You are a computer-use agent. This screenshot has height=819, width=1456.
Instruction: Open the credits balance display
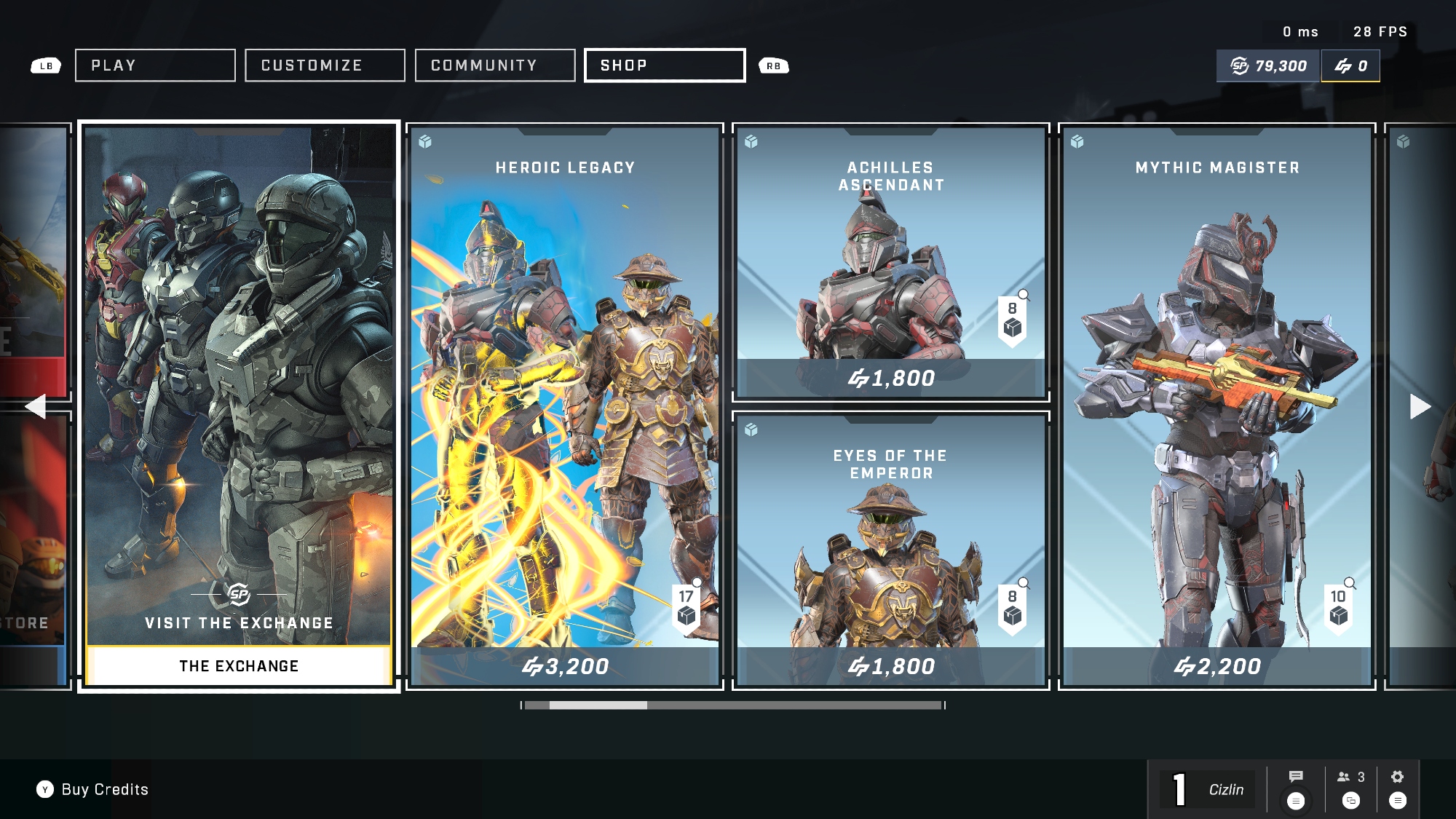coord(1350,66)
